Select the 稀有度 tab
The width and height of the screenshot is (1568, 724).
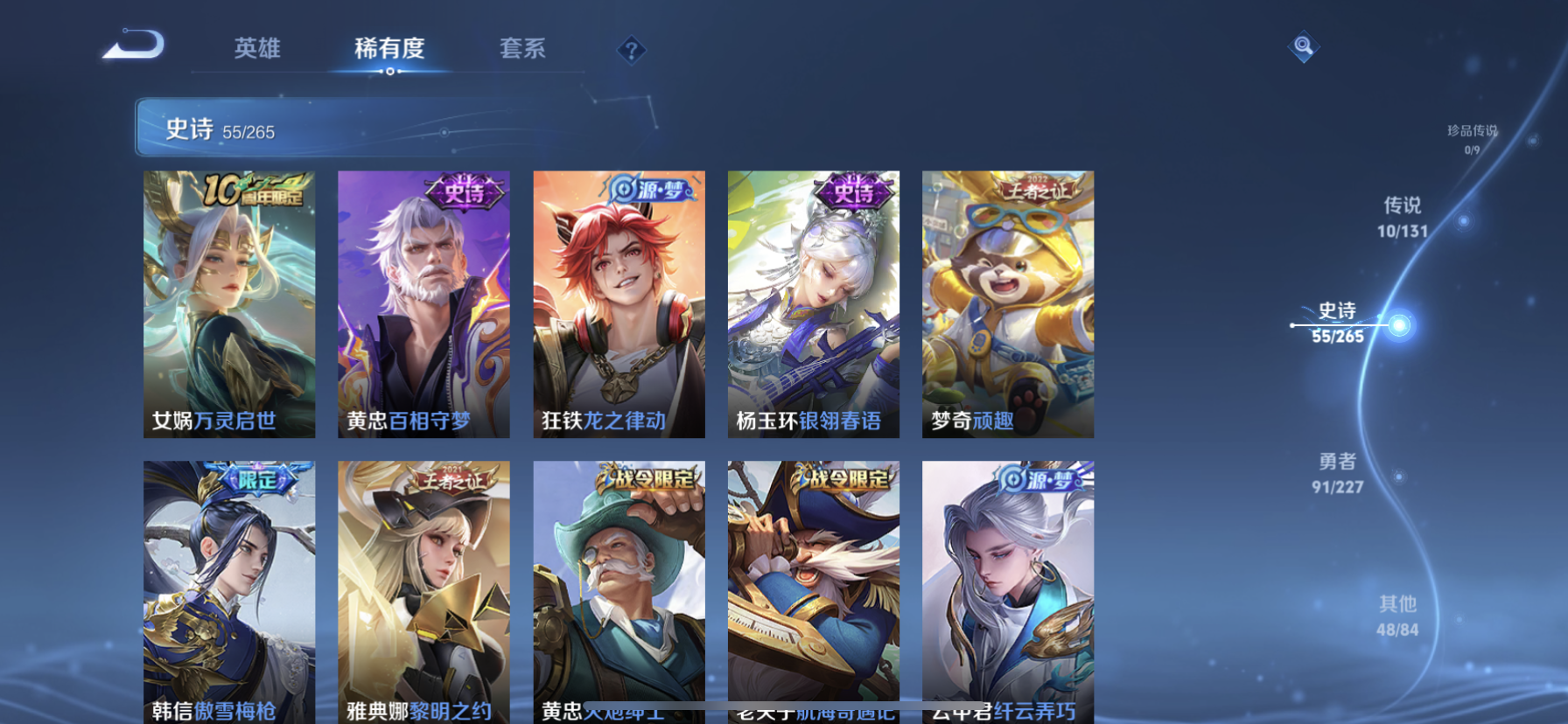390,50
